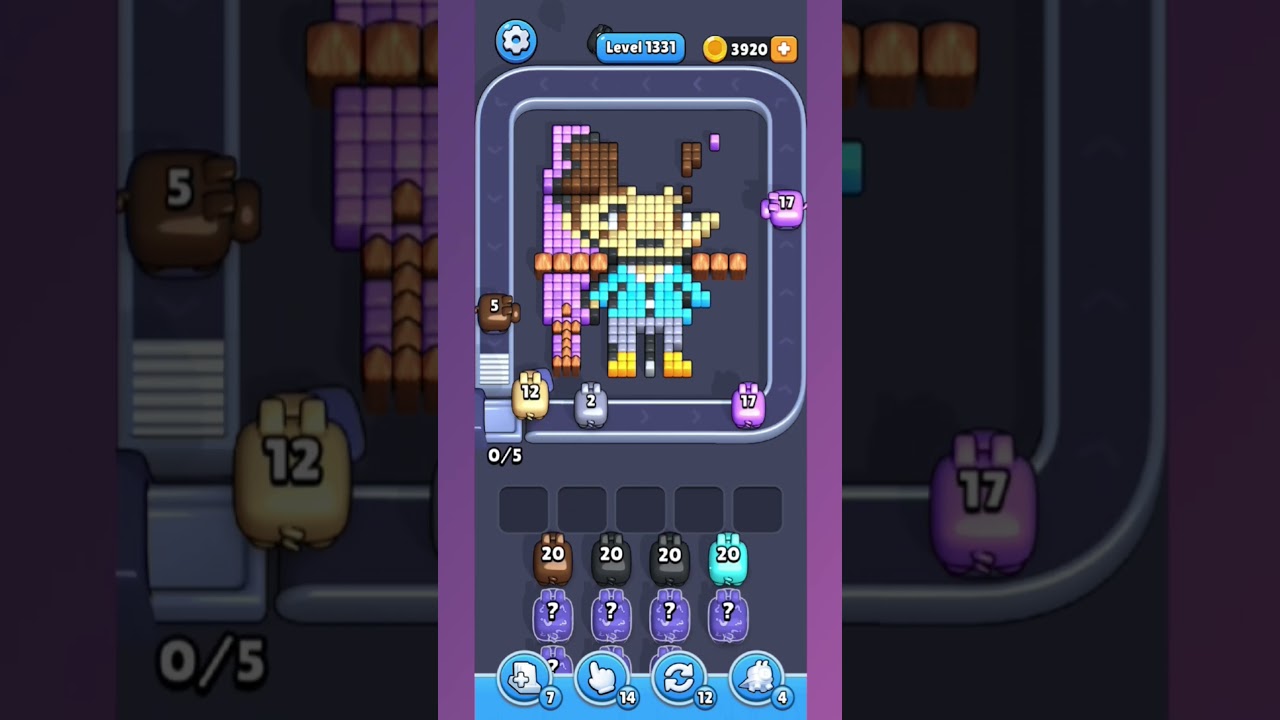
Task: Tap the first empty slot in the tray
Action: (x=524, y=508)
